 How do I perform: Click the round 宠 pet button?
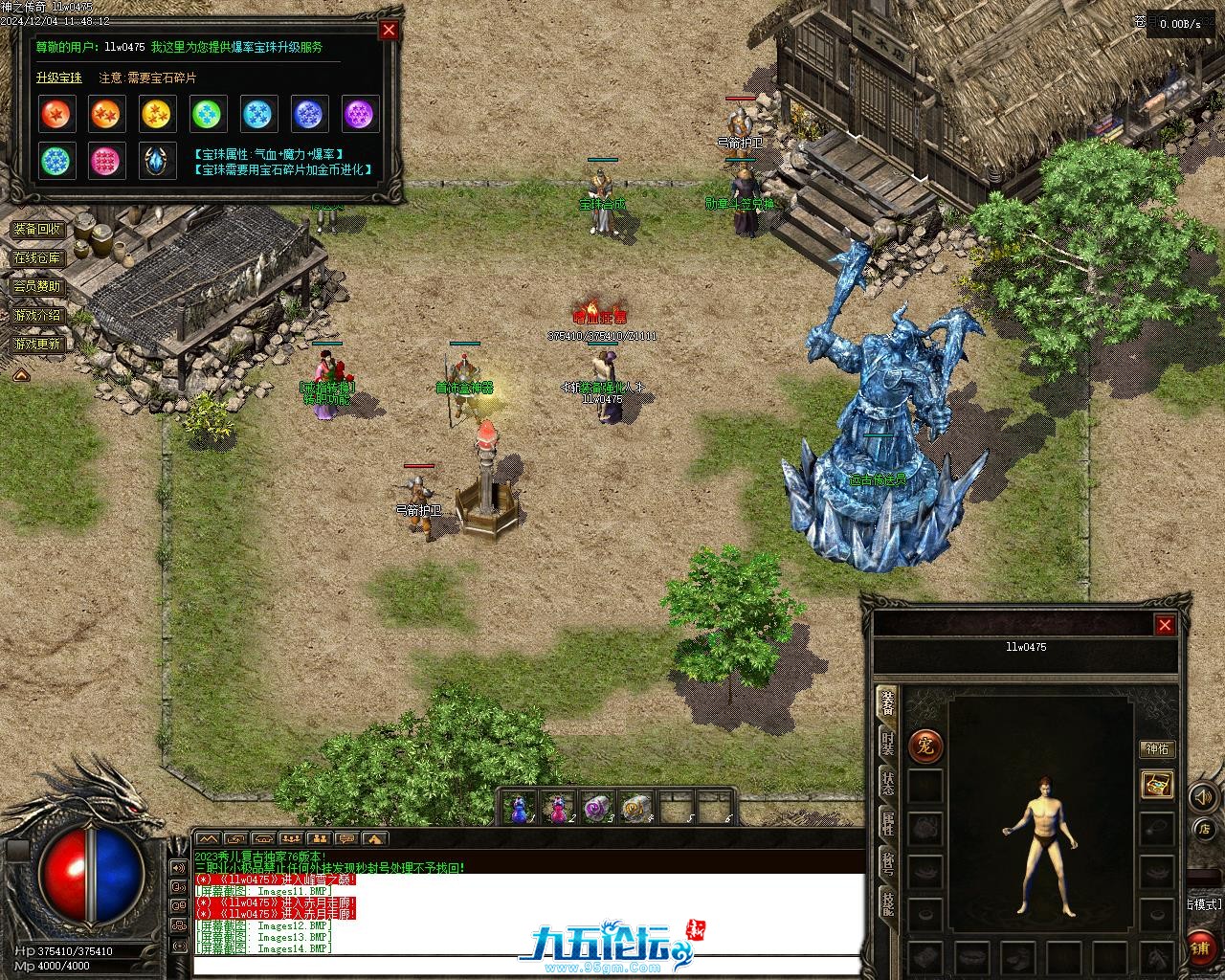pyautogui.click(x=925, y=746)
